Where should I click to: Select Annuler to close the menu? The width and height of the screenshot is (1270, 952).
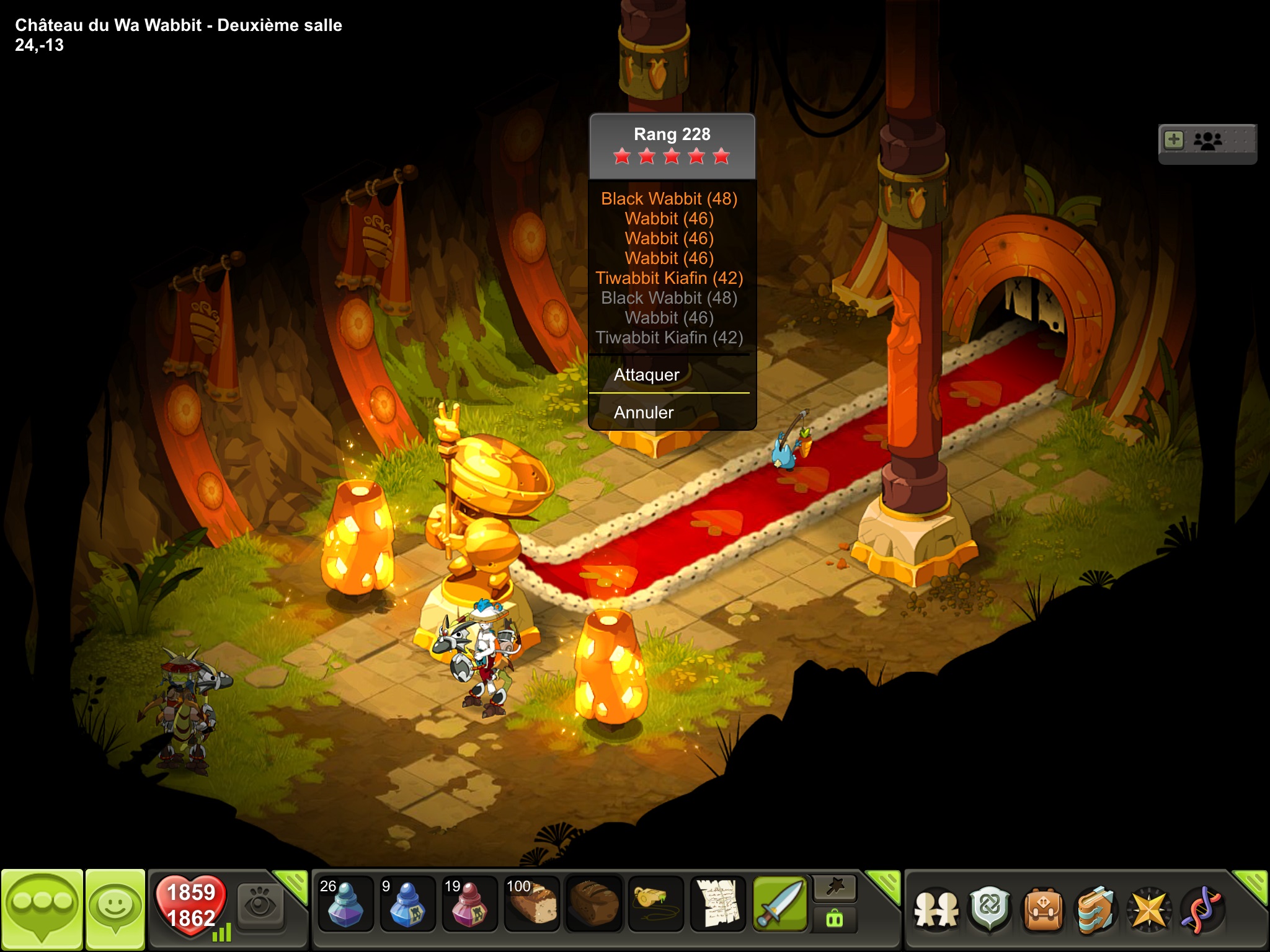[x=644, y=412]
